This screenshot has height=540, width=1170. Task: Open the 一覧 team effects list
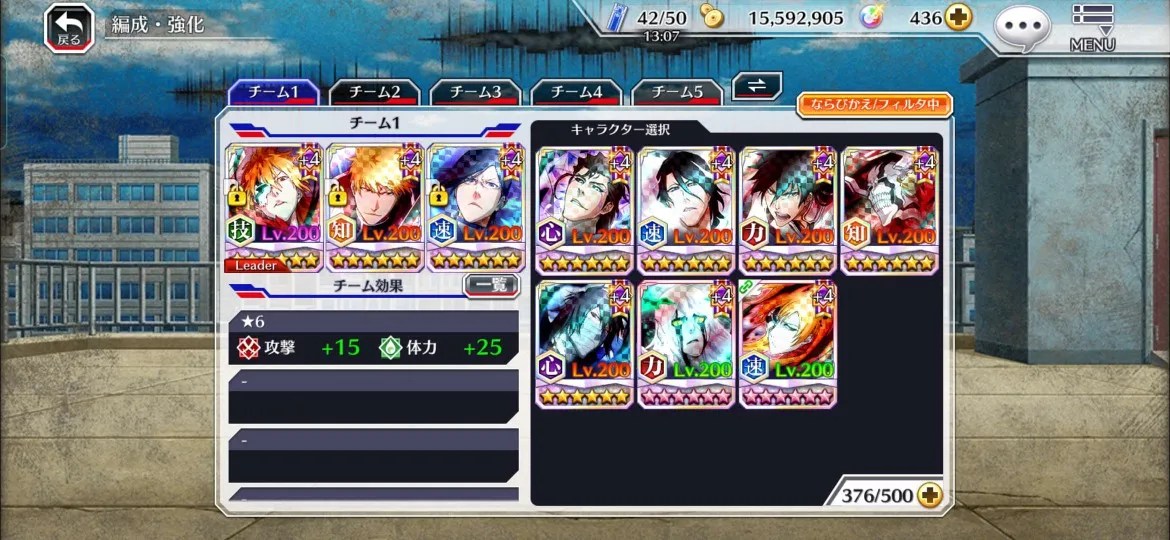point(491,286)
